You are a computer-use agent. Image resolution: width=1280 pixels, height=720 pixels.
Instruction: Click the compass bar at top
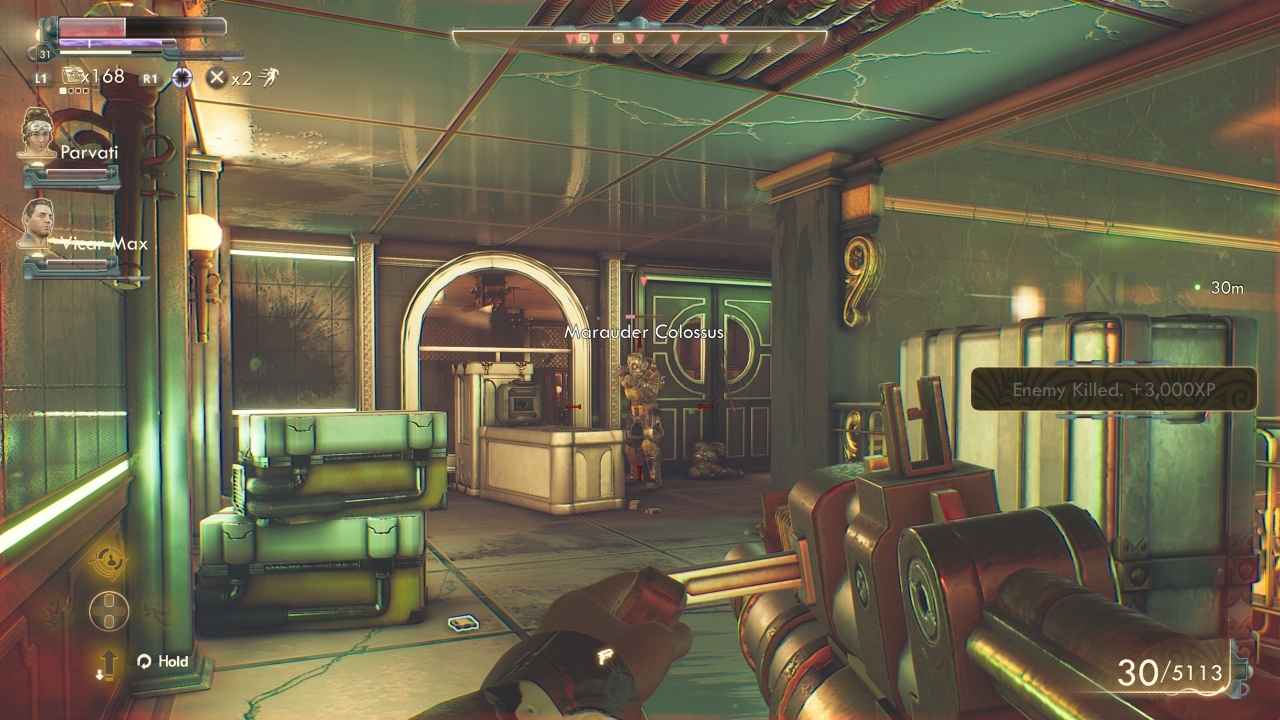tap(640, 38)
